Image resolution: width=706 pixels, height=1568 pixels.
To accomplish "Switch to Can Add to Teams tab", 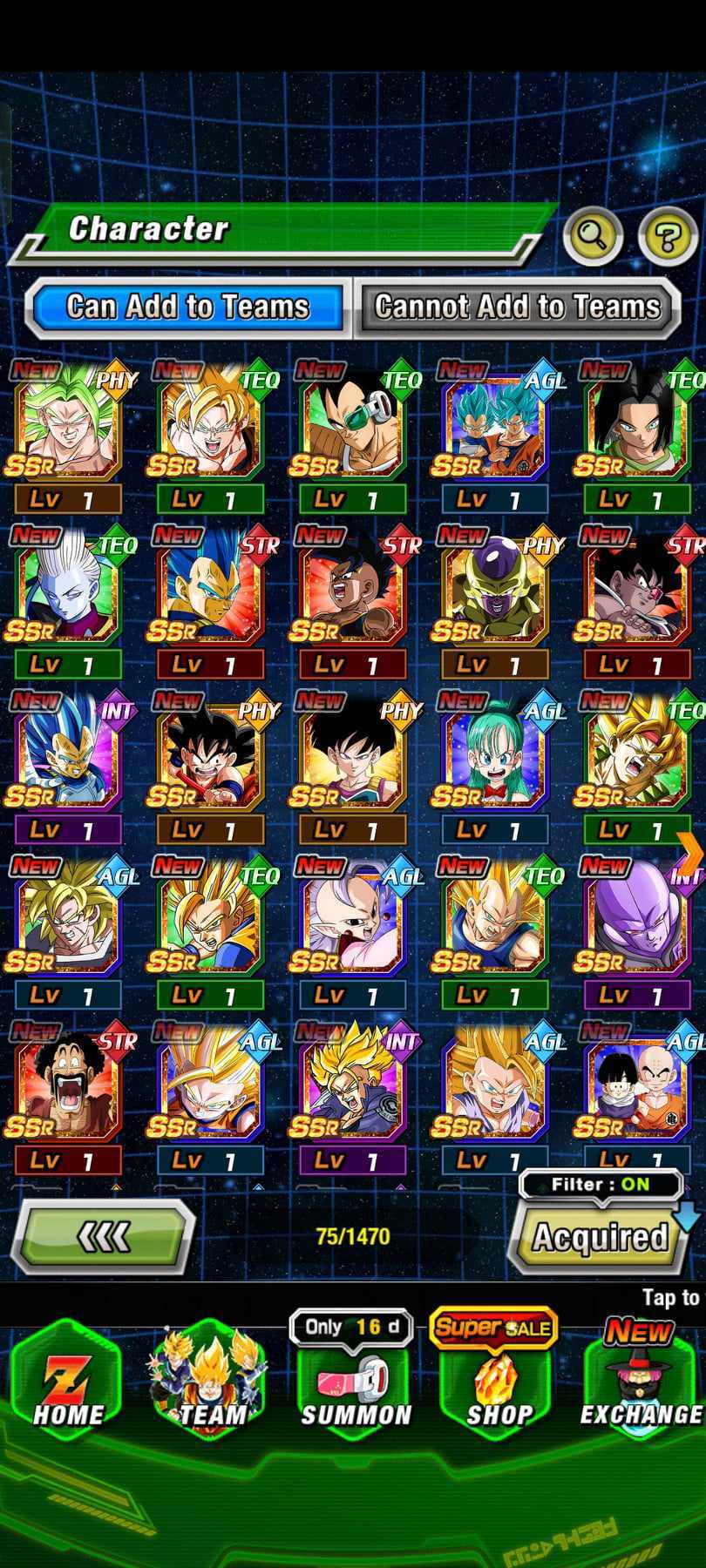I will [x=187, y=307].
